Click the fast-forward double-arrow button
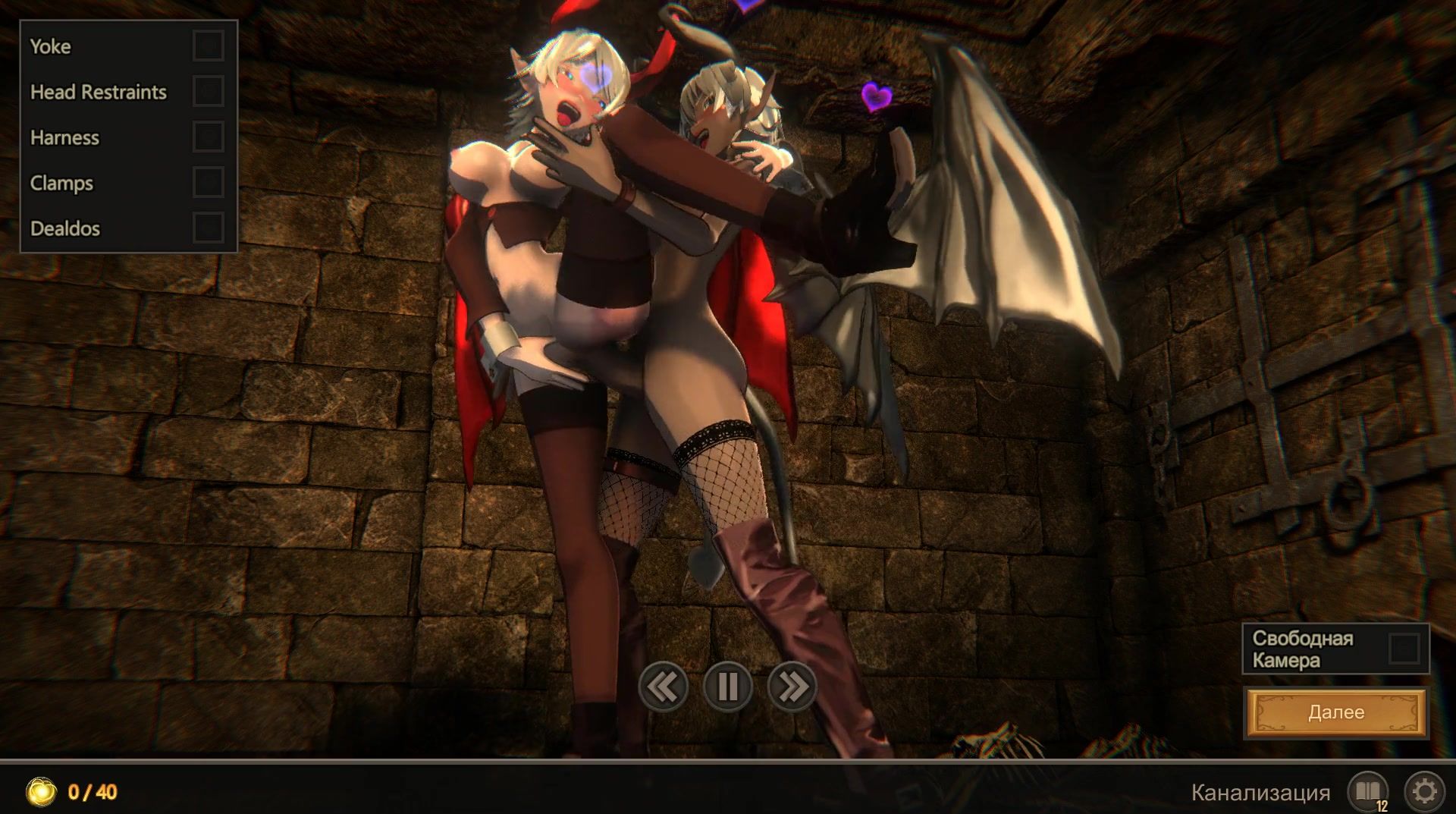Image resolution: width=1456 pixels, height=814 pixels. point(792,687)
